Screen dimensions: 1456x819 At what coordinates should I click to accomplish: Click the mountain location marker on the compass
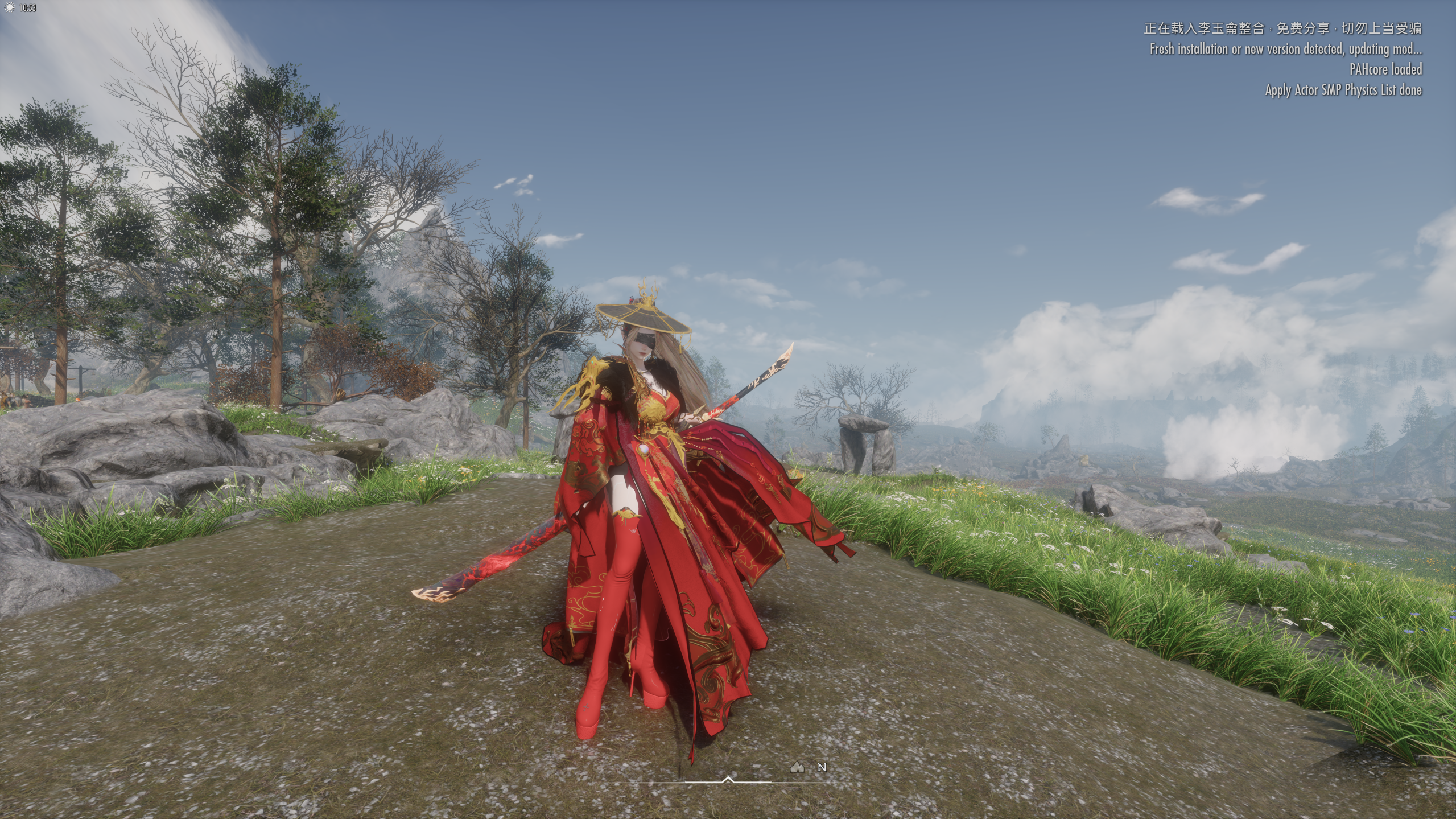point(797,768)
